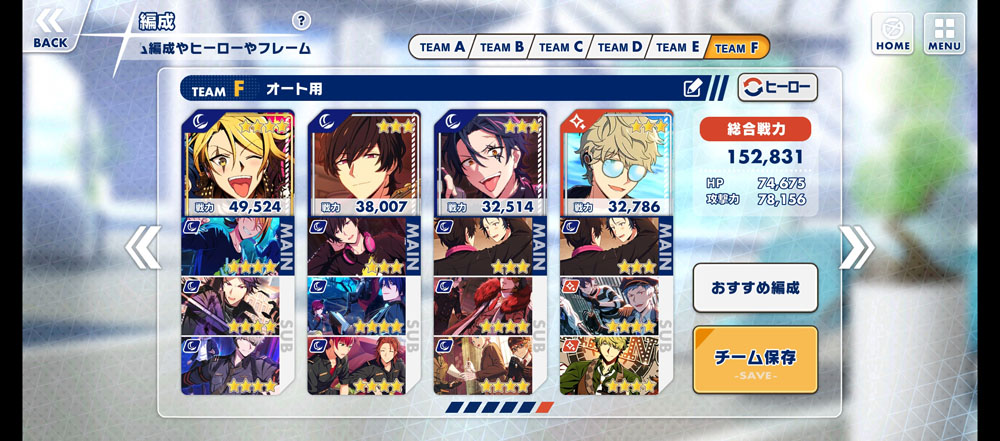Switch to the TEAM B tab
The image size is (1000, 441).
pyautogui.click(x=501, y=47)
